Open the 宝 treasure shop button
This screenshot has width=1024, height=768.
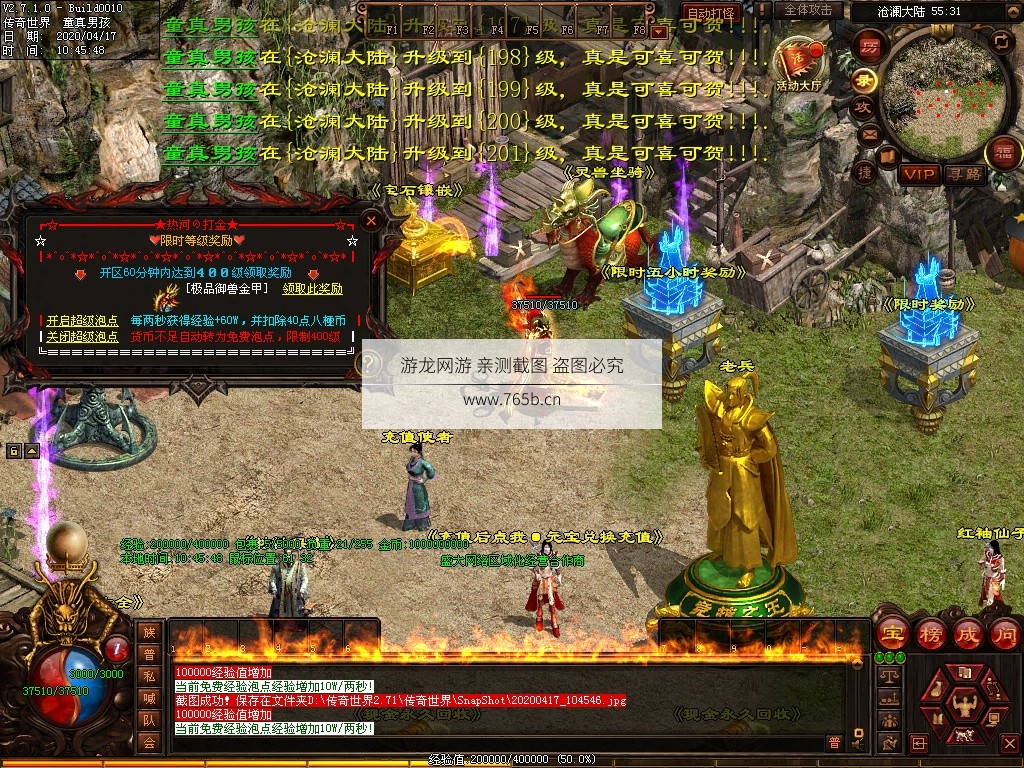click(892, 633)
